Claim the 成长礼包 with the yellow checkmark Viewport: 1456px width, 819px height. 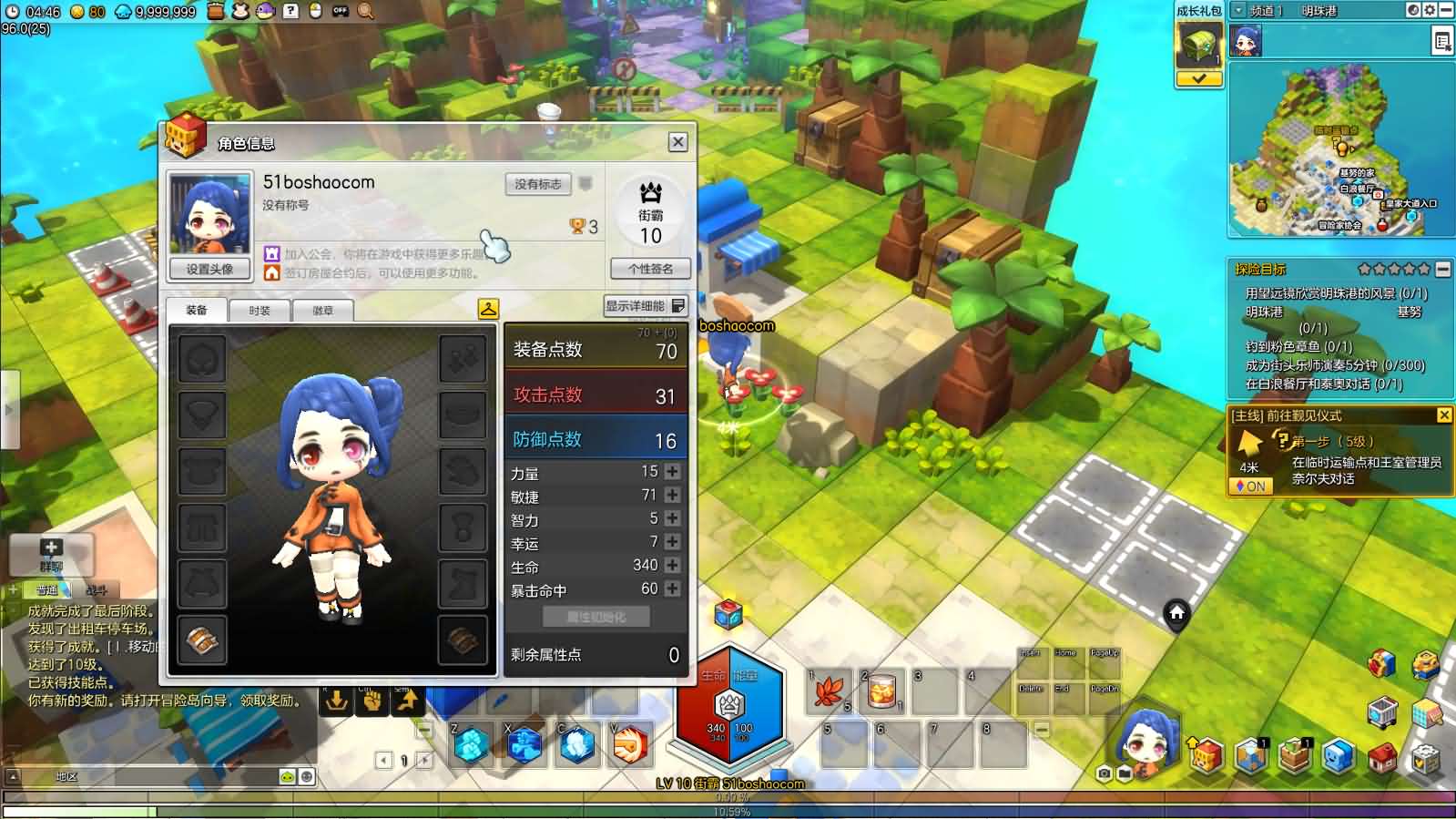1198,79
